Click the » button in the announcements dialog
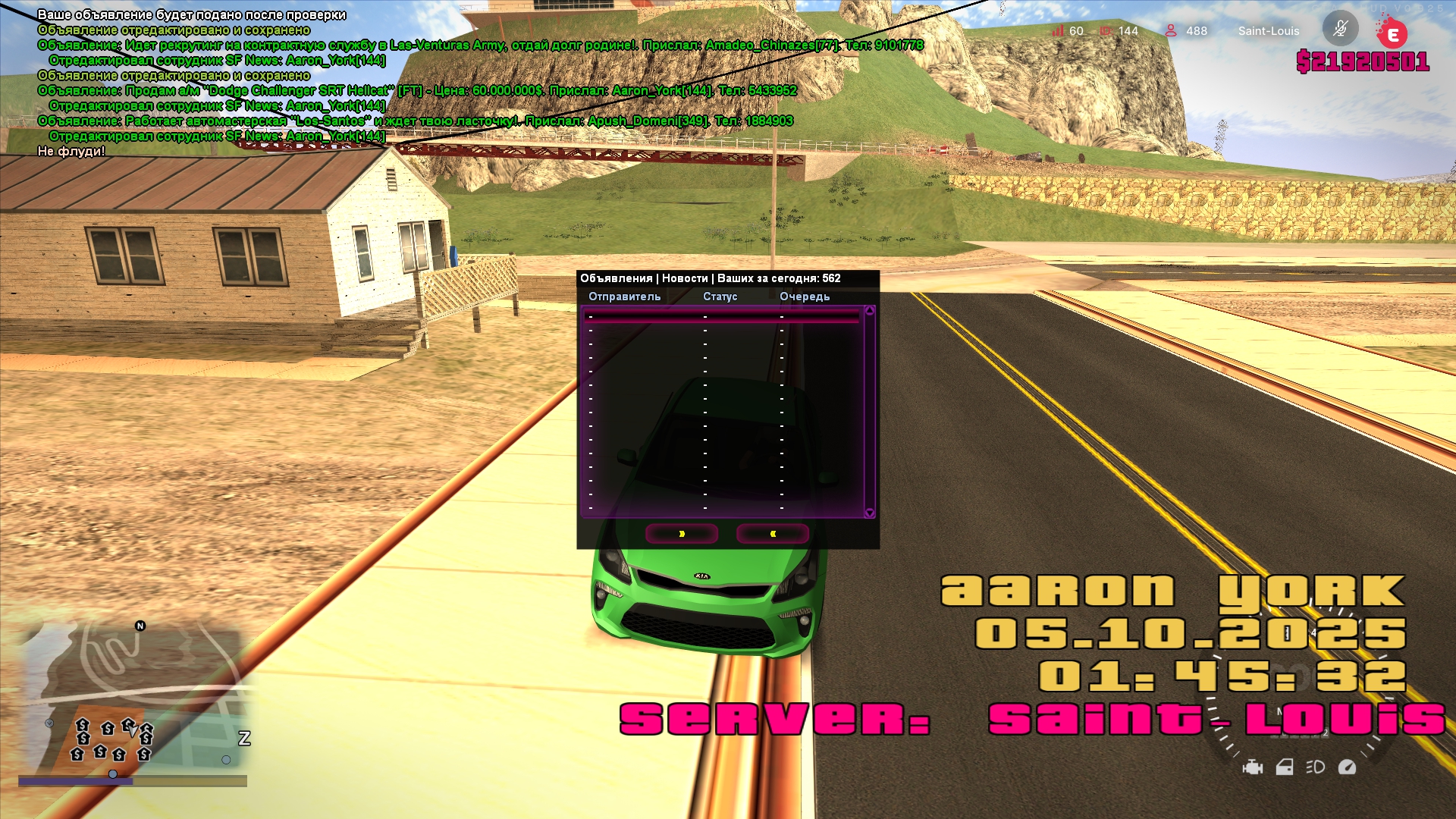The image size is (1456, 819). [681, 534]
